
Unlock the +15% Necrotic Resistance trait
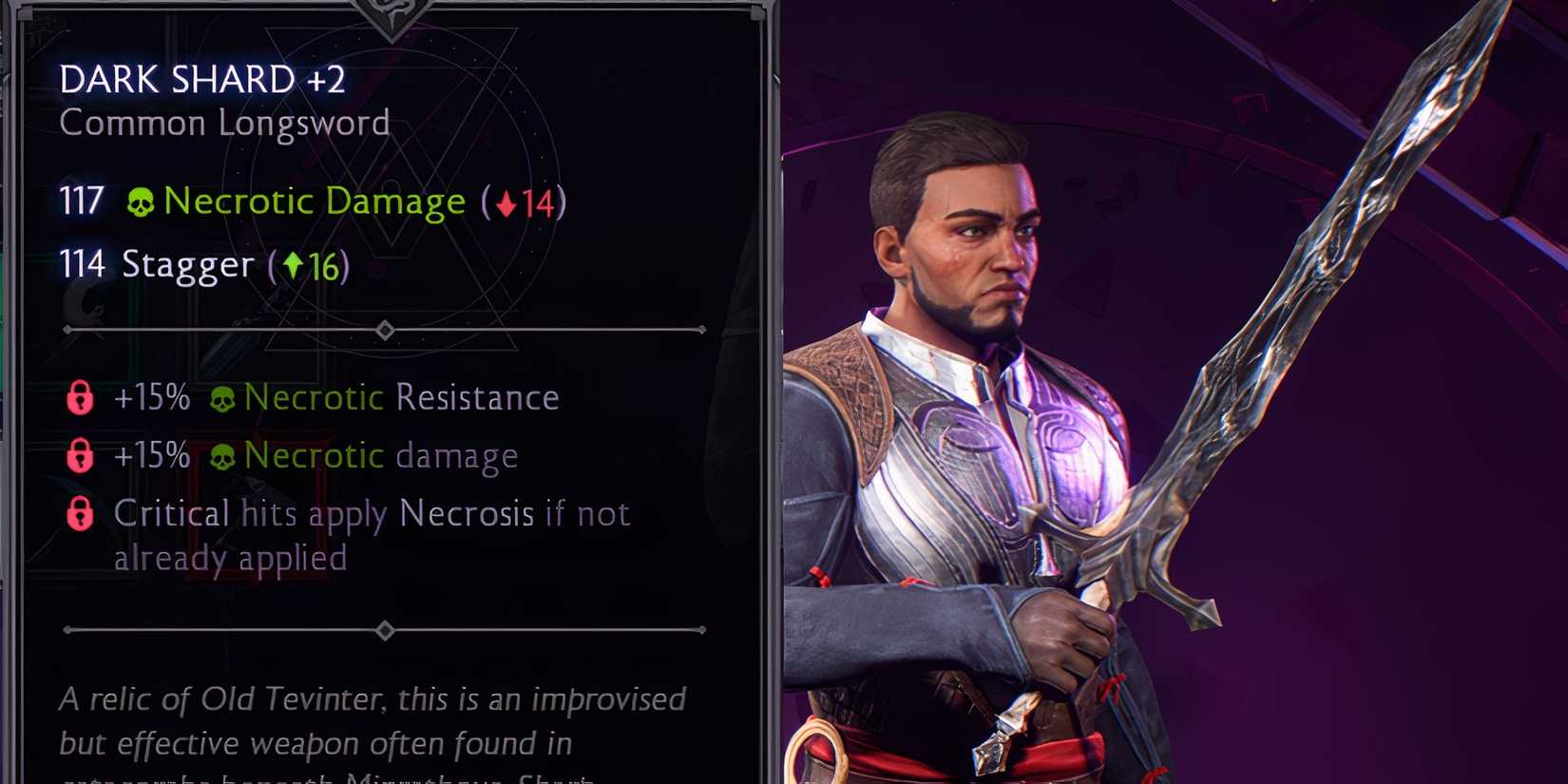point(81,398)
